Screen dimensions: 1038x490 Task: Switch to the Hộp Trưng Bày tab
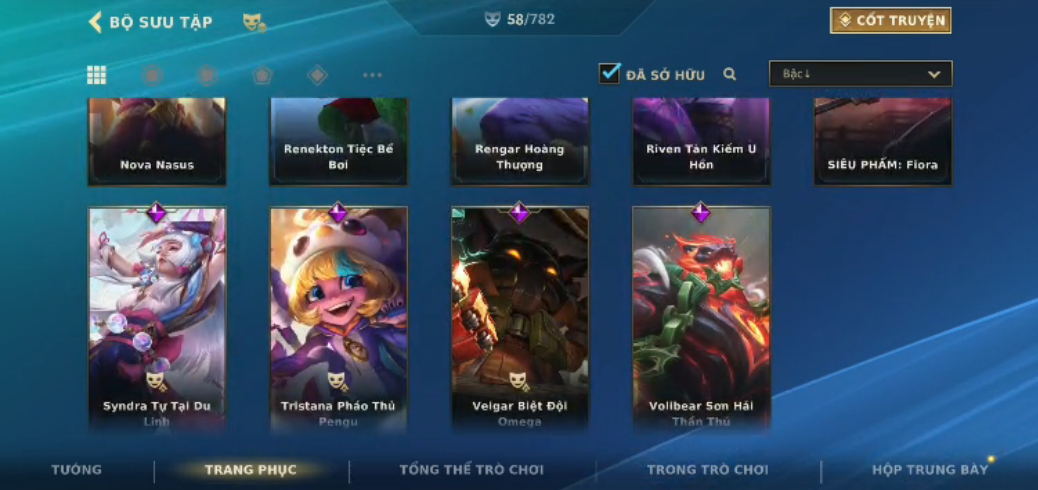929,470
